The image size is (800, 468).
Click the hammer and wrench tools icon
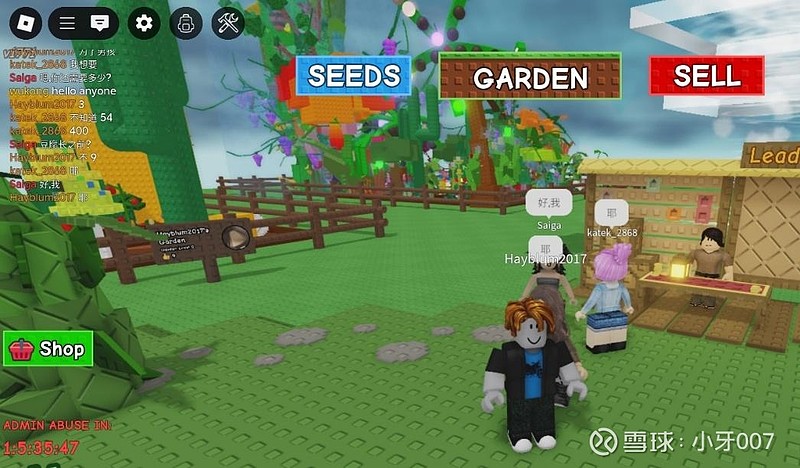click(228, 22)
